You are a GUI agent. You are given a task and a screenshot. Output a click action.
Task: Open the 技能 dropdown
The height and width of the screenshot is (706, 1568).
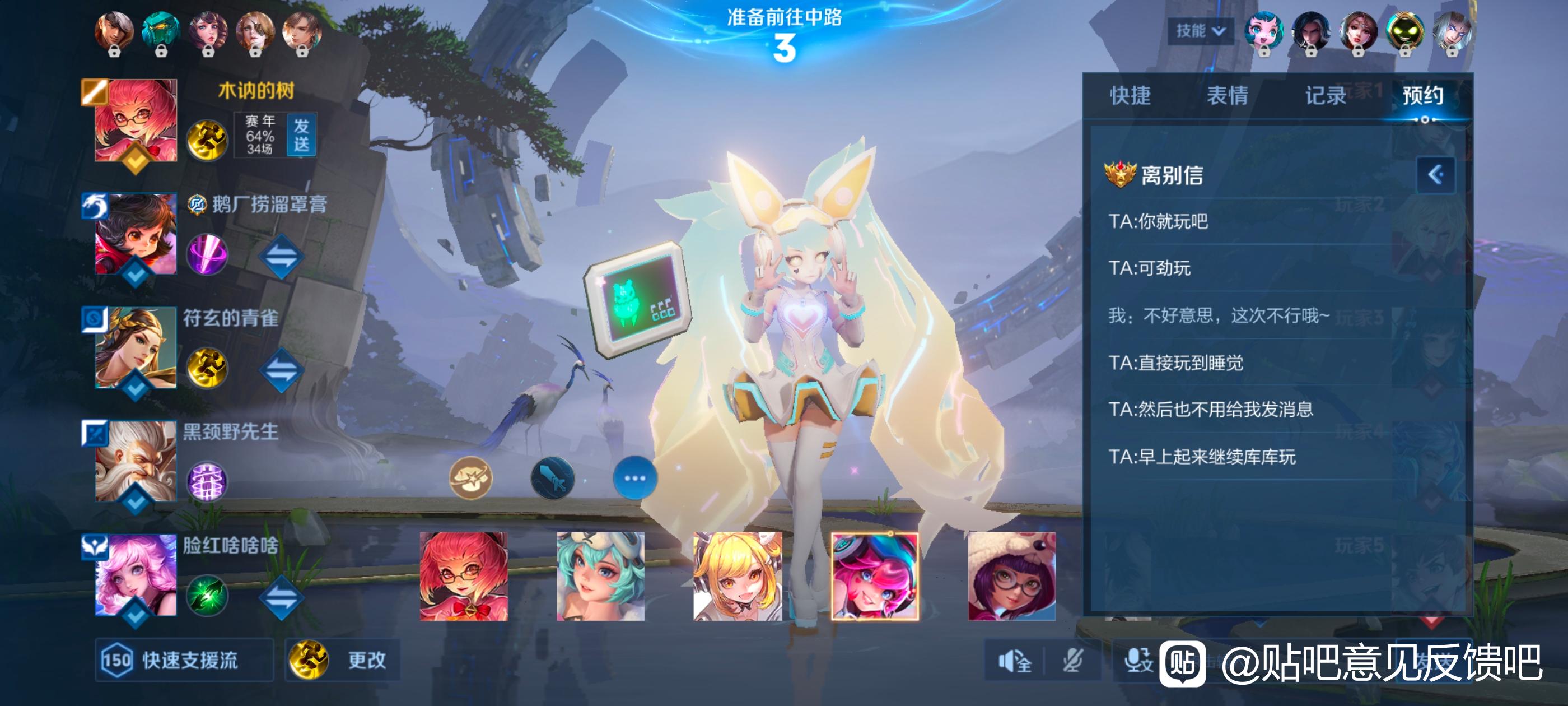[1200, 30]
